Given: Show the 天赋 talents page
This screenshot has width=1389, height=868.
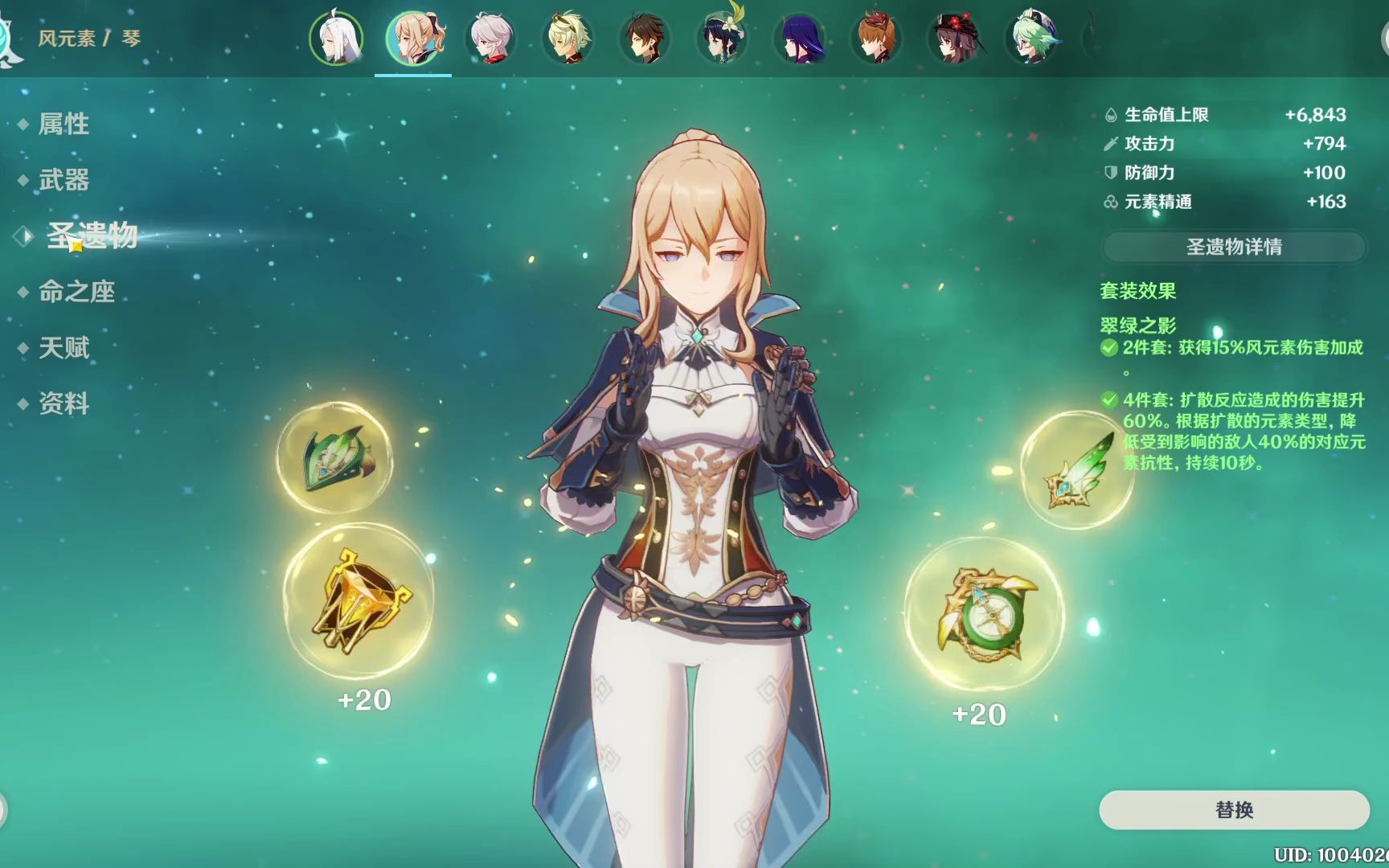Looking at the screenshot, I should [x=64, y=348].
